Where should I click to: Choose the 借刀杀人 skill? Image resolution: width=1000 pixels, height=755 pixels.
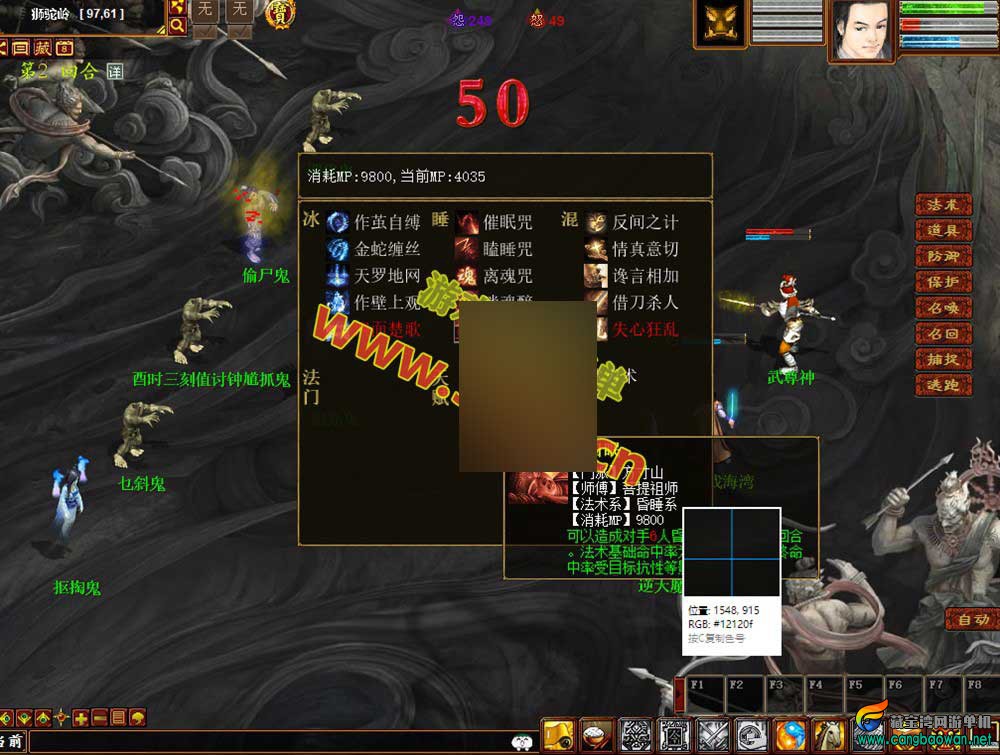click(x=645, y=302)
